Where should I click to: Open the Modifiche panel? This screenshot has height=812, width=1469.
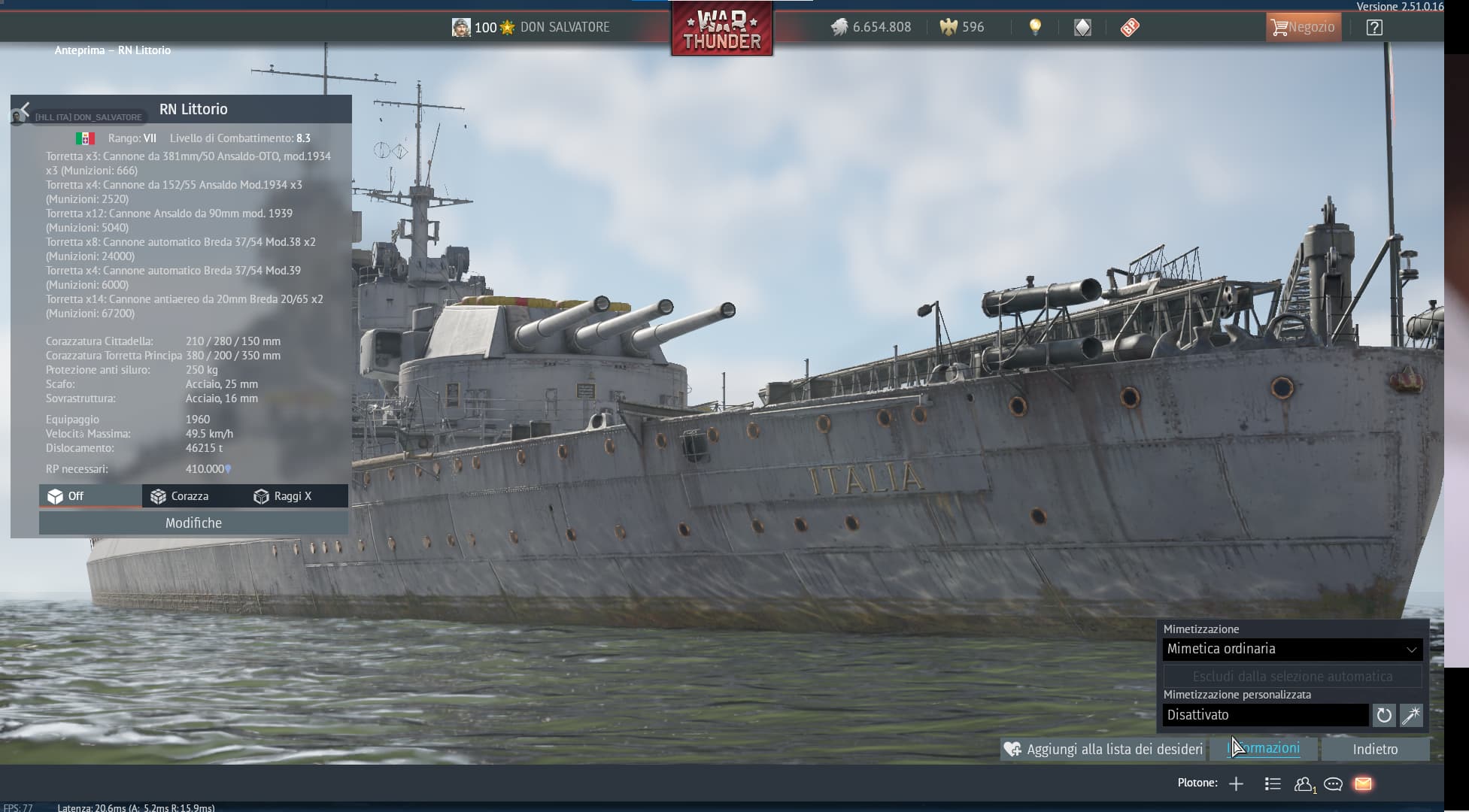point(193,523)
